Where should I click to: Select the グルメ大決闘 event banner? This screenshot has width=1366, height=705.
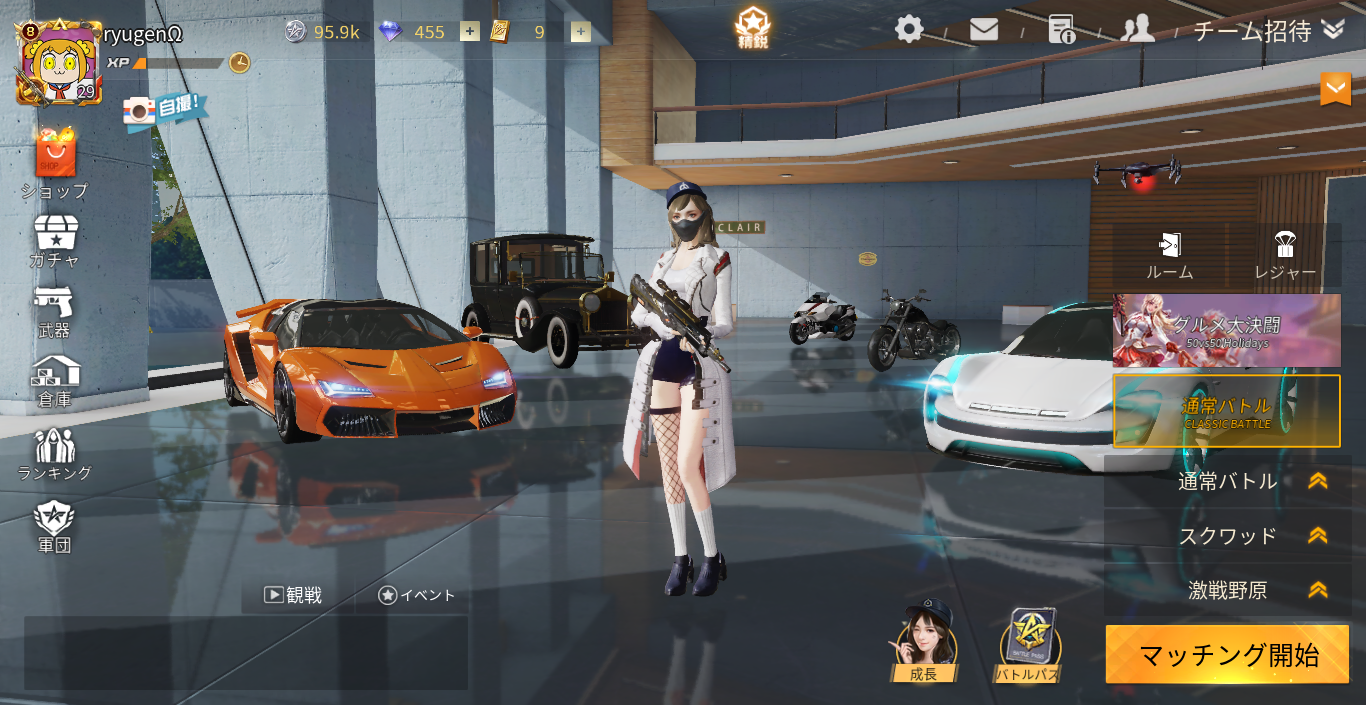[x=1227, y=330]
